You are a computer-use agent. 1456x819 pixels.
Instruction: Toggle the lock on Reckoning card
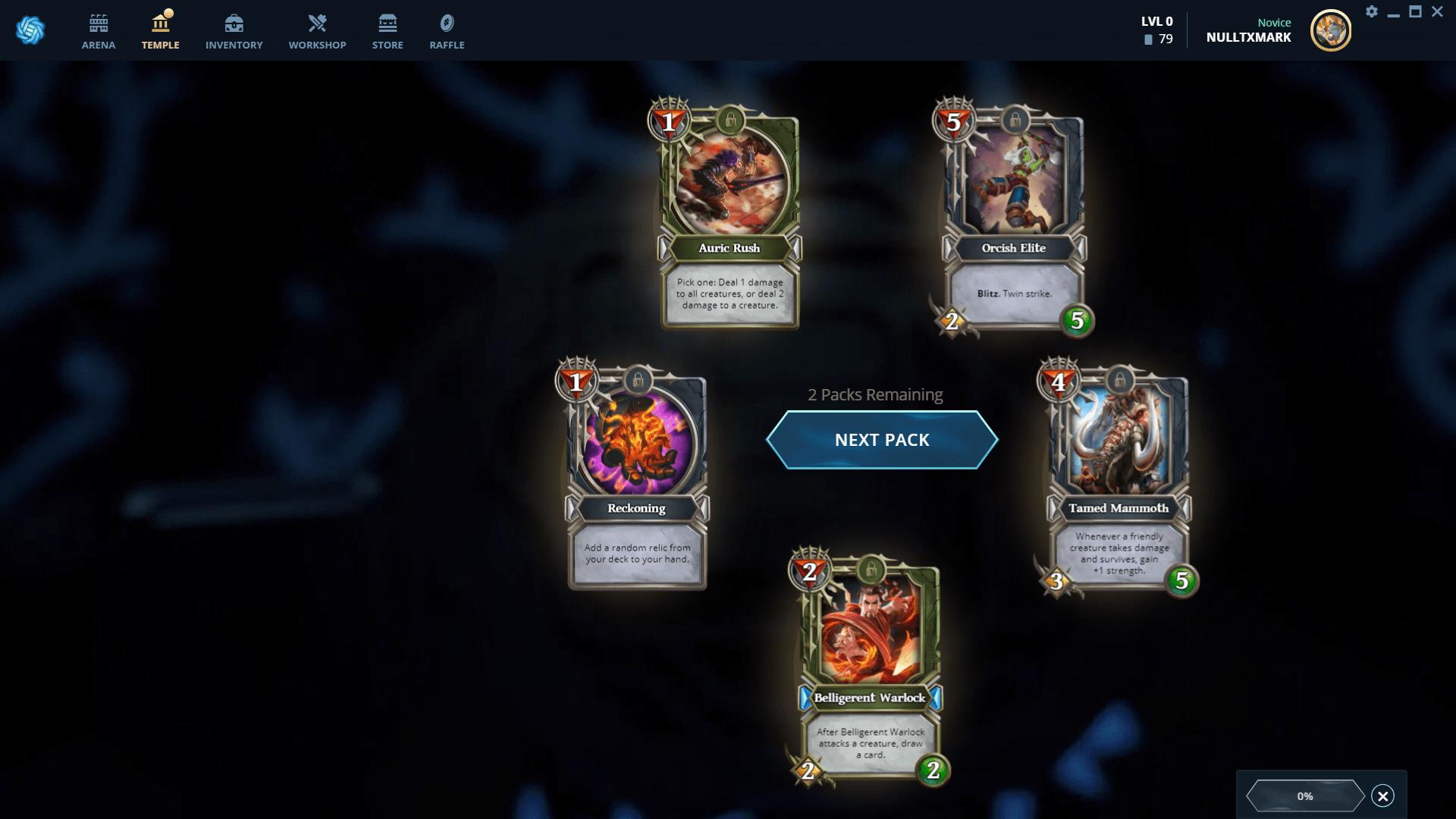tap(635, 382)
